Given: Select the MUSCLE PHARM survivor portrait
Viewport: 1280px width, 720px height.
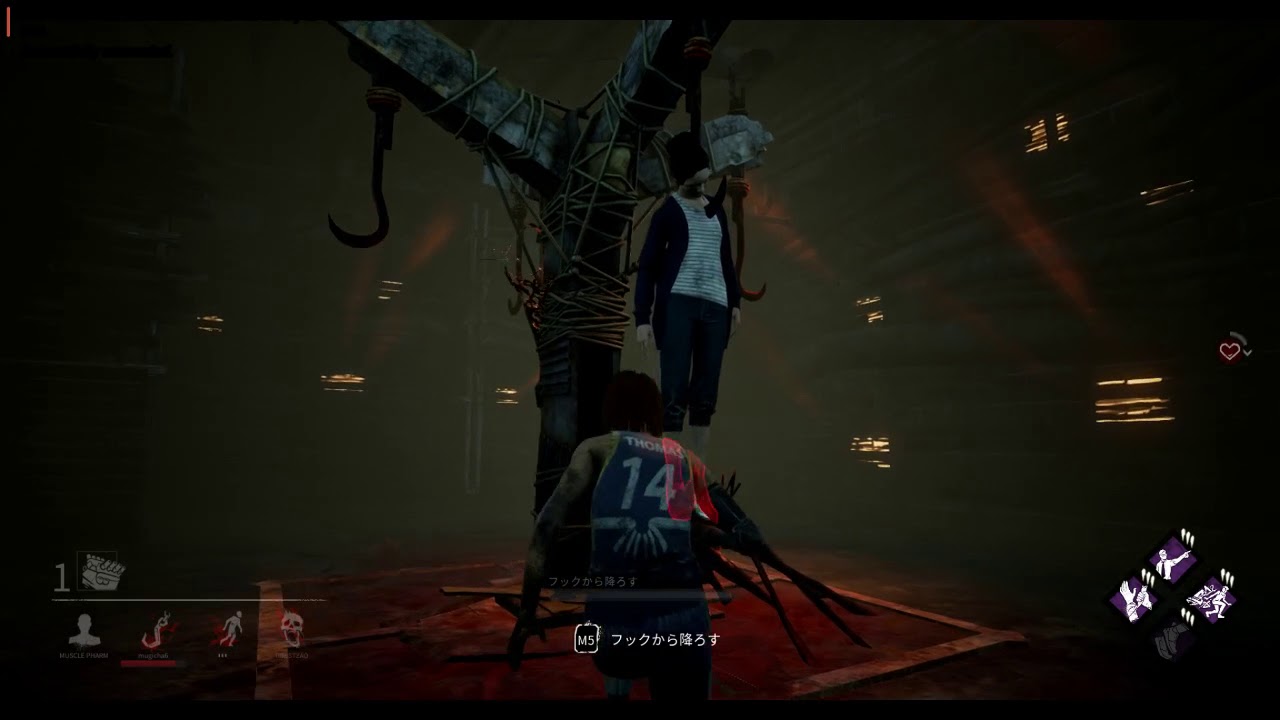Looking at the screenshot, I should 84,630.
